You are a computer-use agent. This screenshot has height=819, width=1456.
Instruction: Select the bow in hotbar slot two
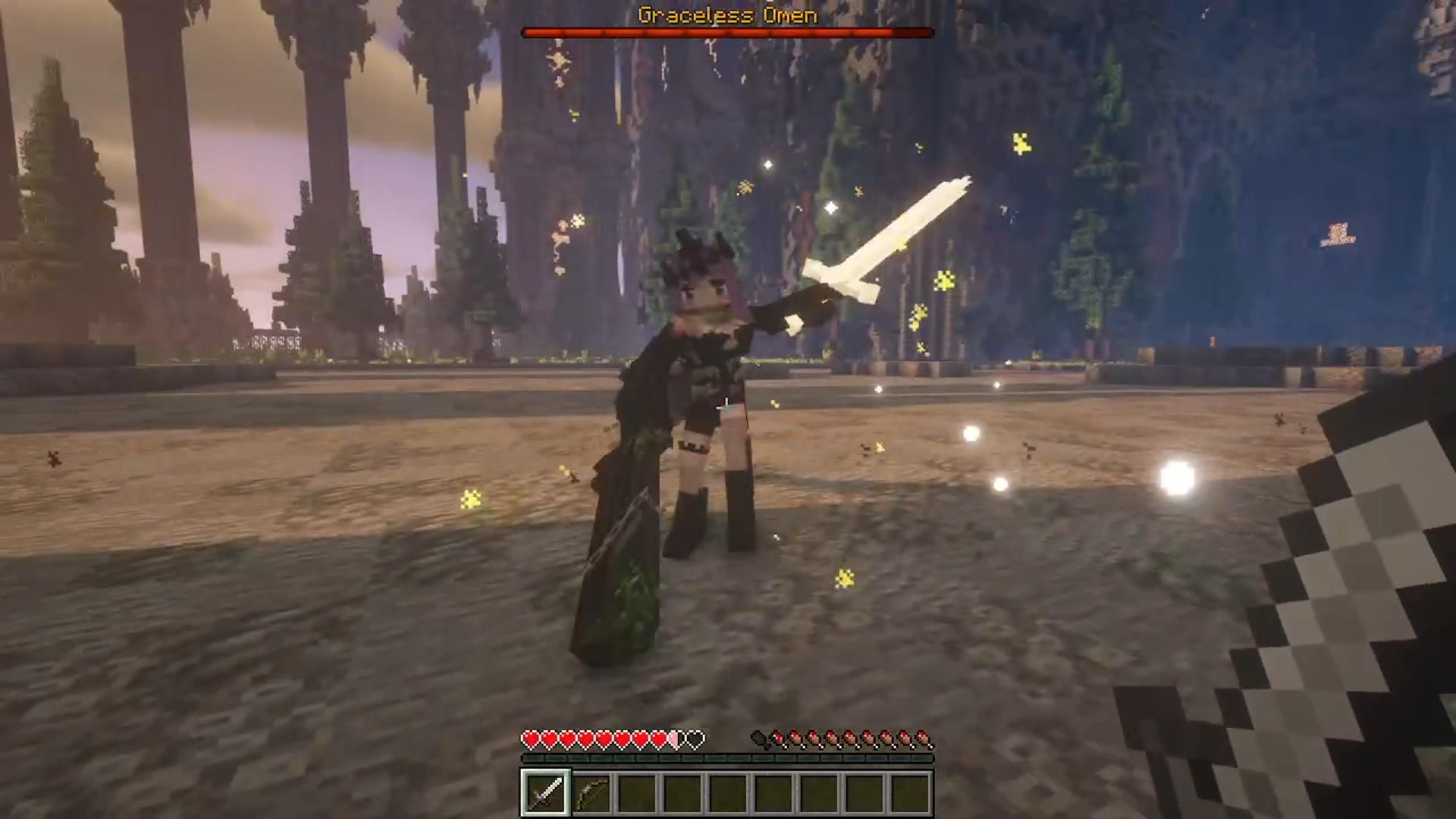coord(591,791)
